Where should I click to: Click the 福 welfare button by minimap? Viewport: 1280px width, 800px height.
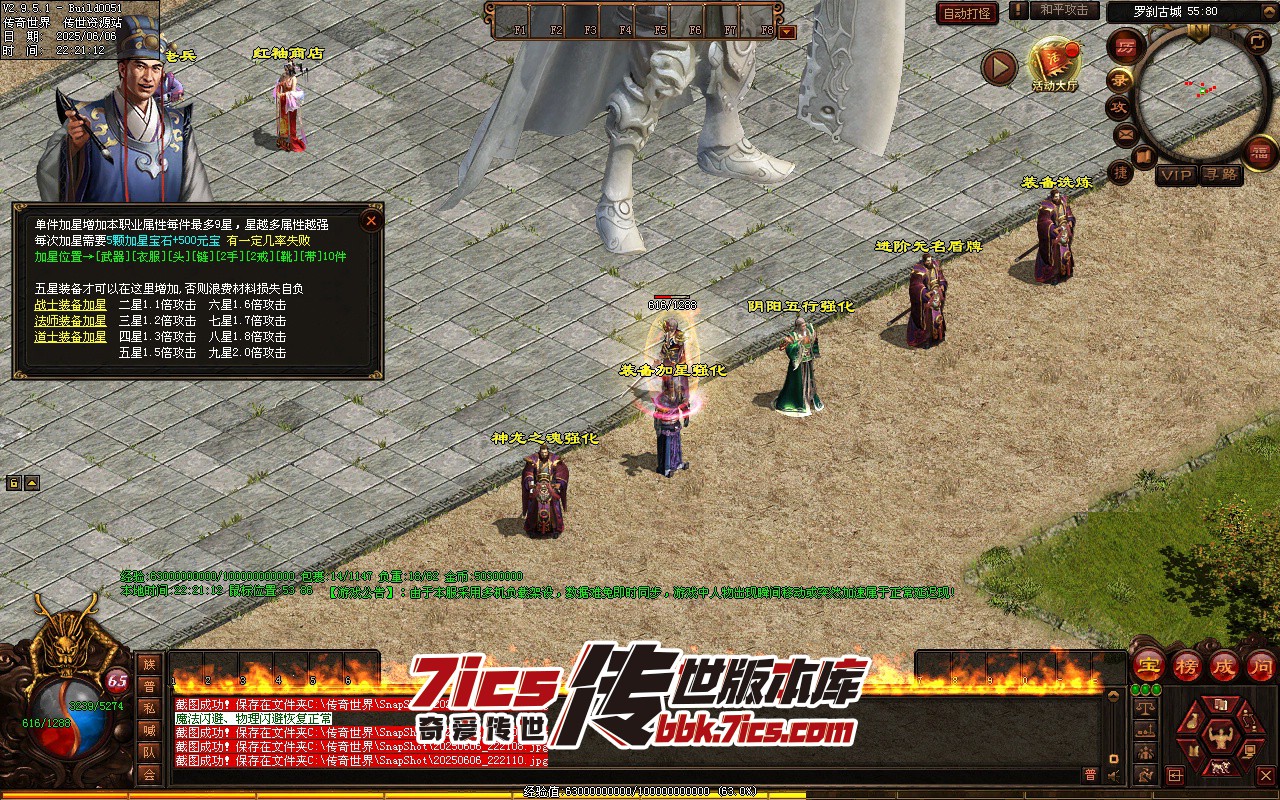1259,152
